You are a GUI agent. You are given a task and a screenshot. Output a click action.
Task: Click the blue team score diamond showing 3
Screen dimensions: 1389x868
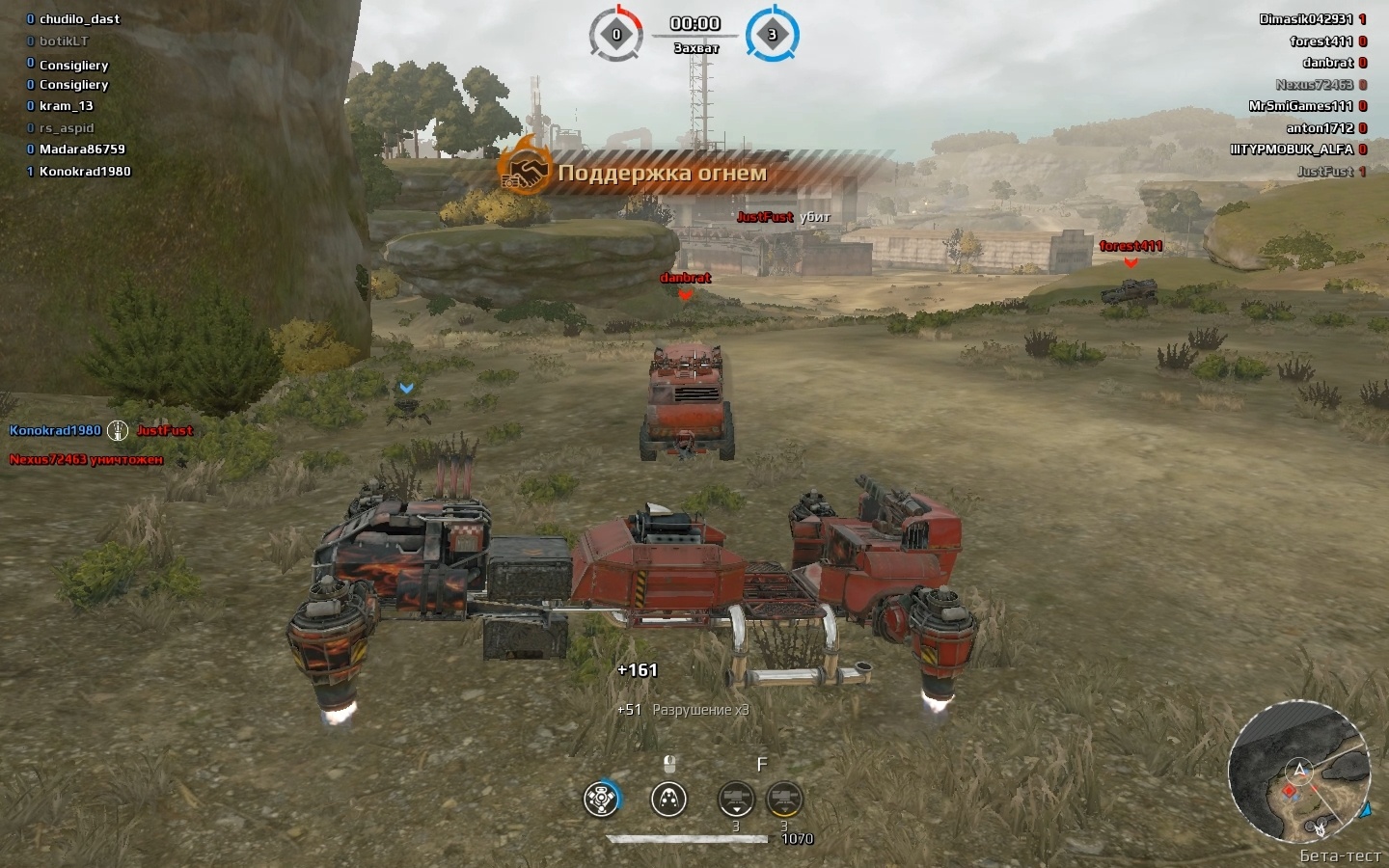(772, 34)
